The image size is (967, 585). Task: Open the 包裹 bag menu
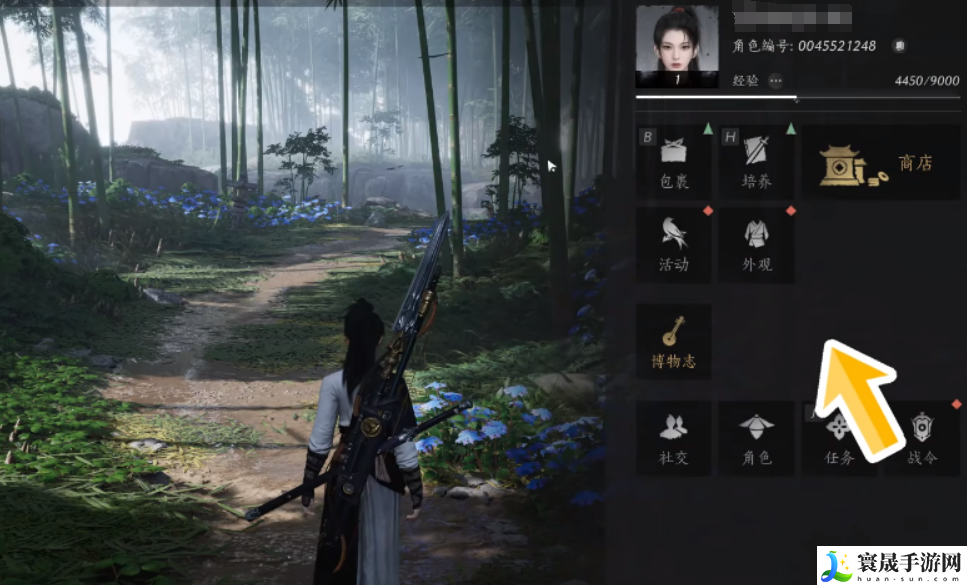tap(674, 162)
